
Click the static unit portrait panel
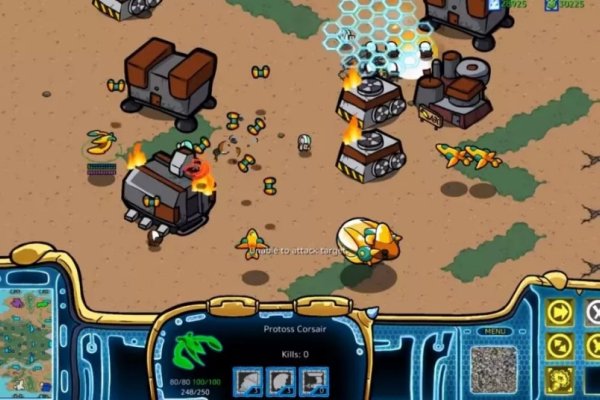click(x=494, y=367)
